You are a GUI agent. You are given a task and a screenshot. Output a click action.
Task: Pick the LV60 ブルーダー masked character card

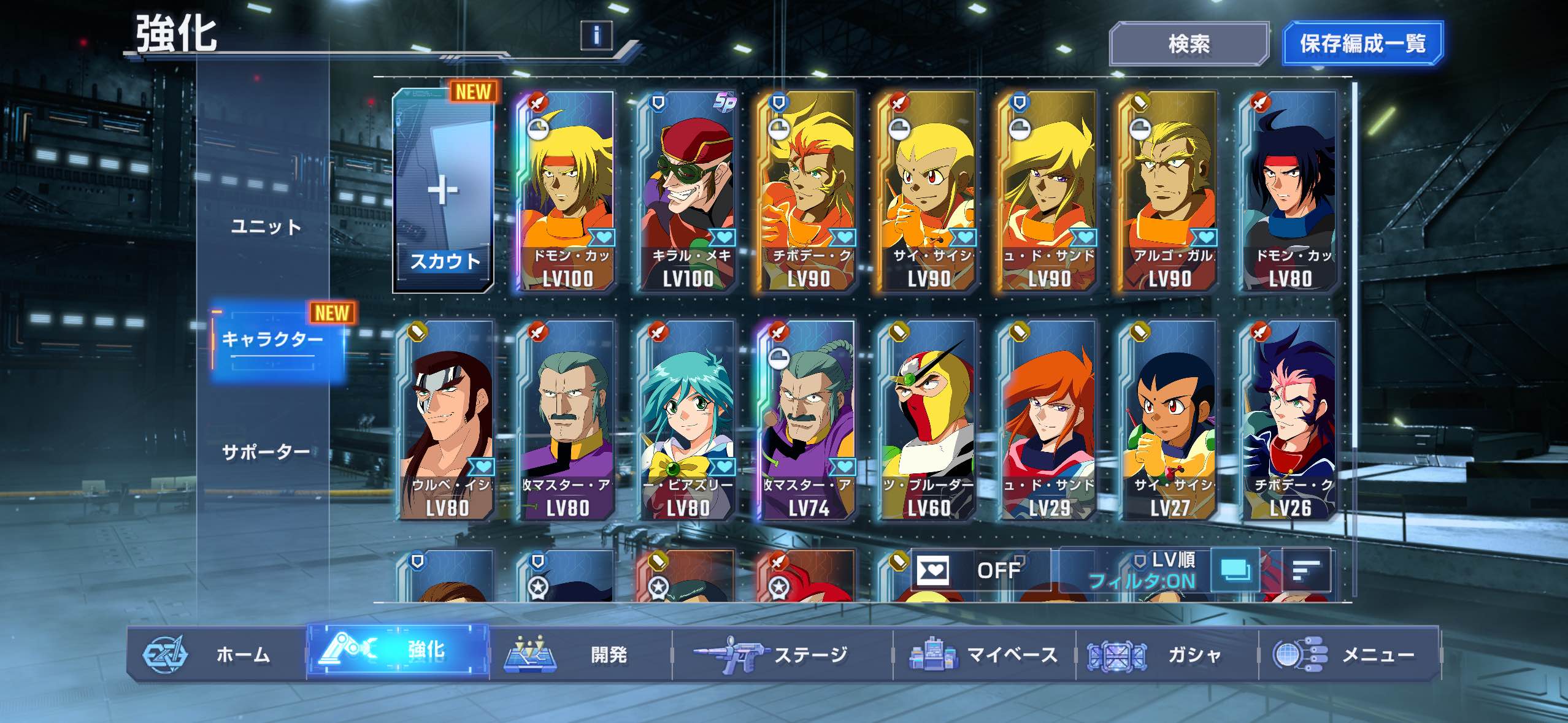(928, 421)
